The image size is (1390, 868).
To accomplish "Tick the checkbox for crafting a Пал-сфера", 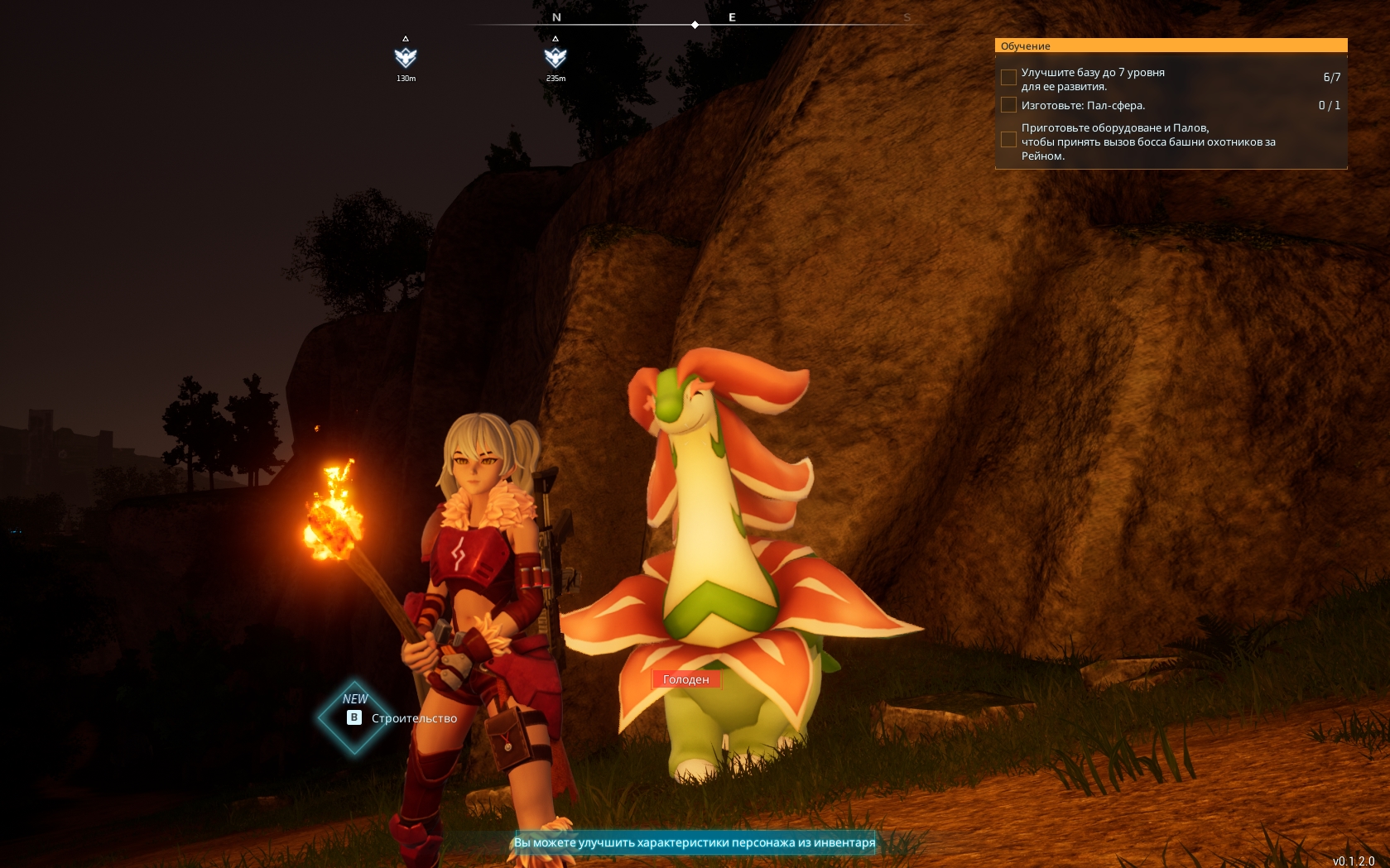I will click(1008, 105).
